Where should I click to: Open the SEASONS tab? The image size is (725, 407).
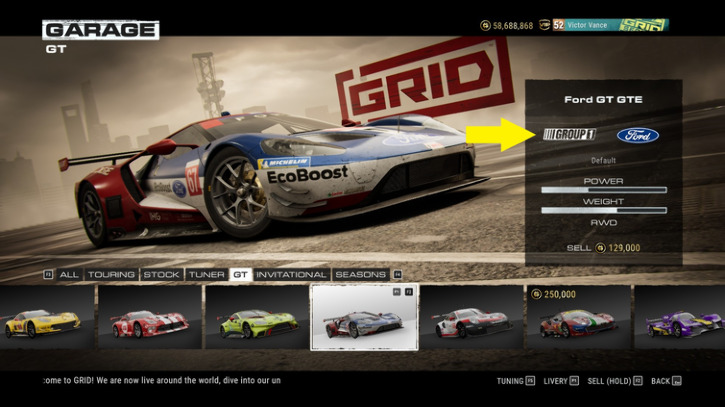[359, 274]
